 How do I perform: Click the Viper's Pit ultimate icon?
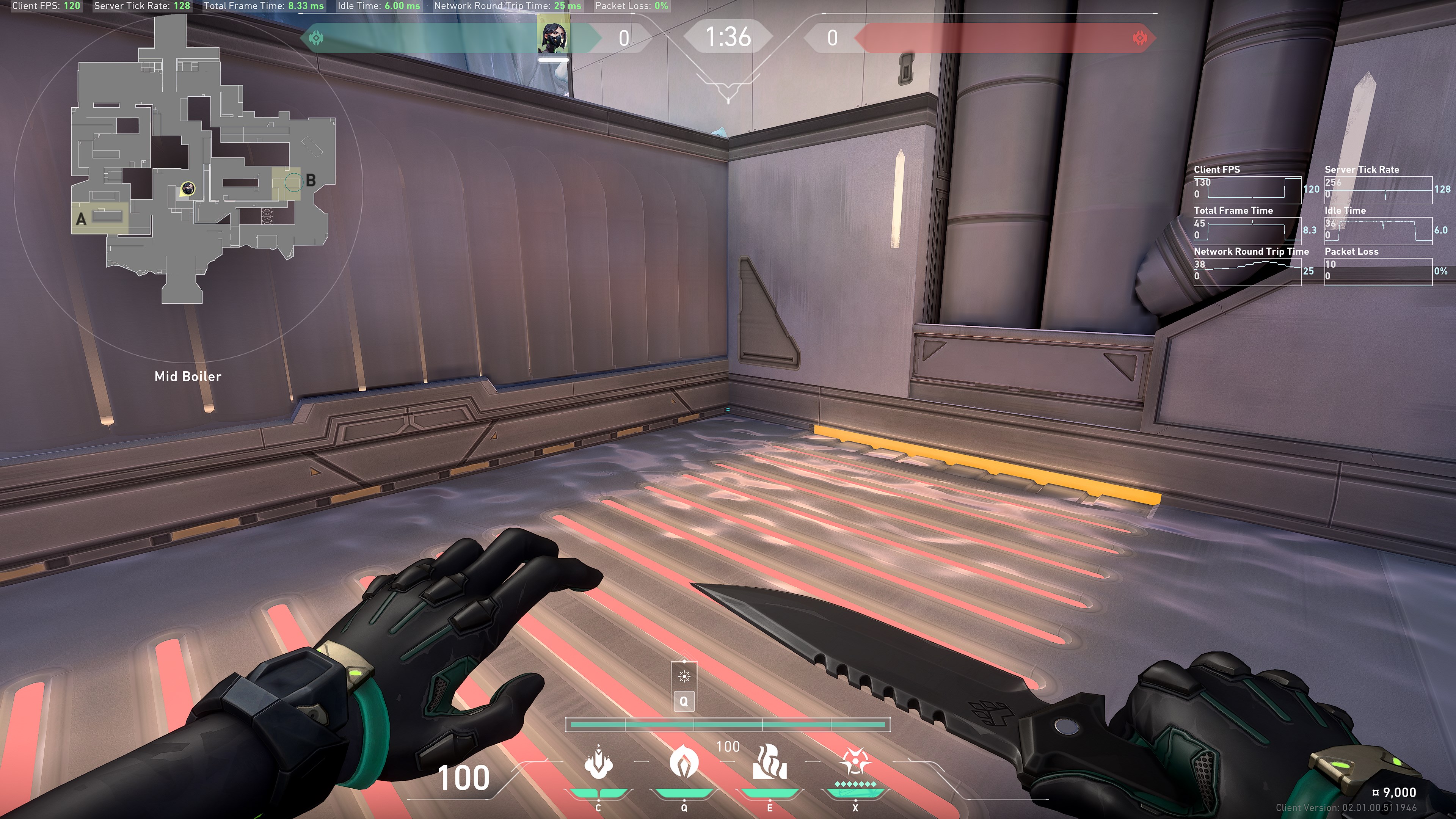[855, 763]
